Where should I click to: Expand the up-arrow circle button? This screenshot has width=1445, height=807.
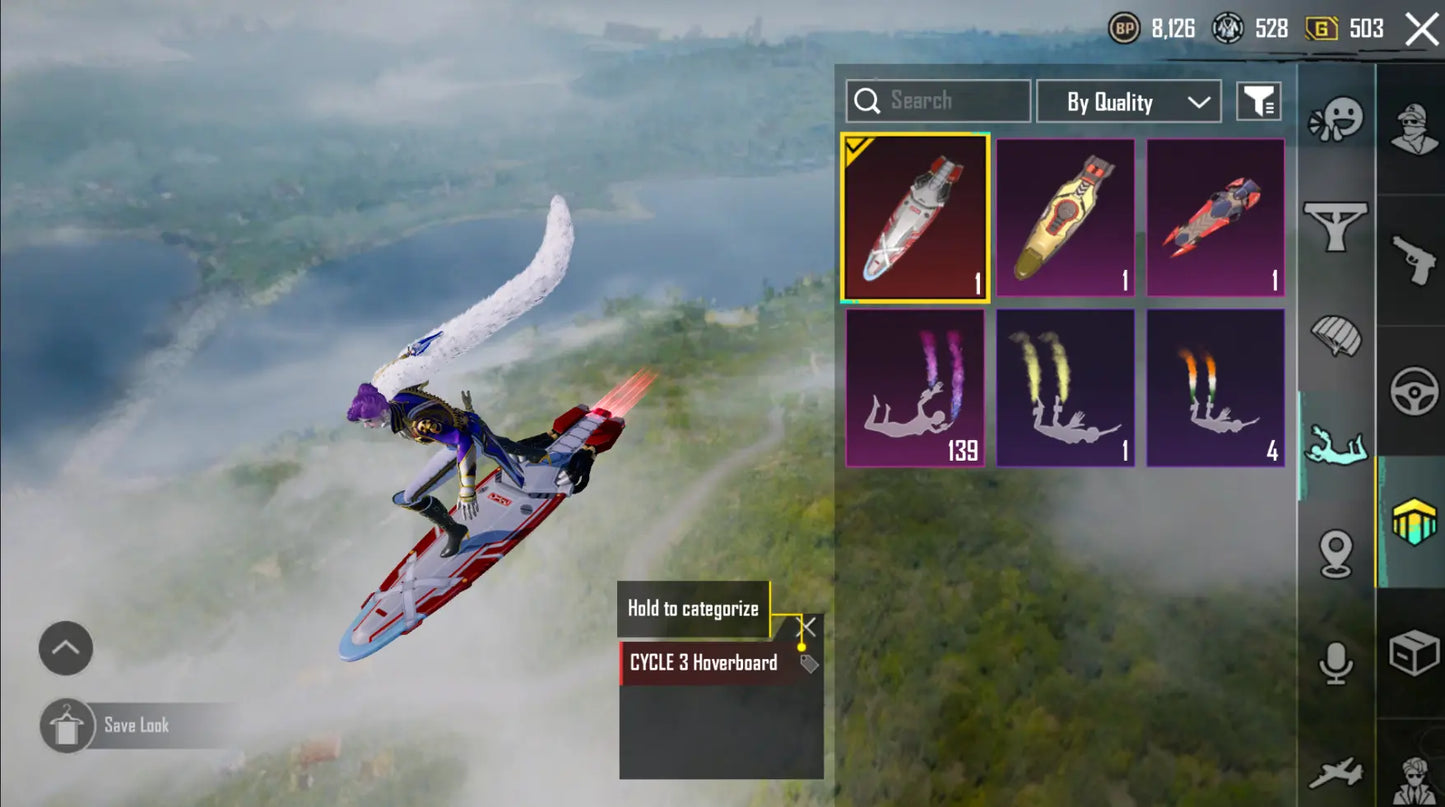66,648
